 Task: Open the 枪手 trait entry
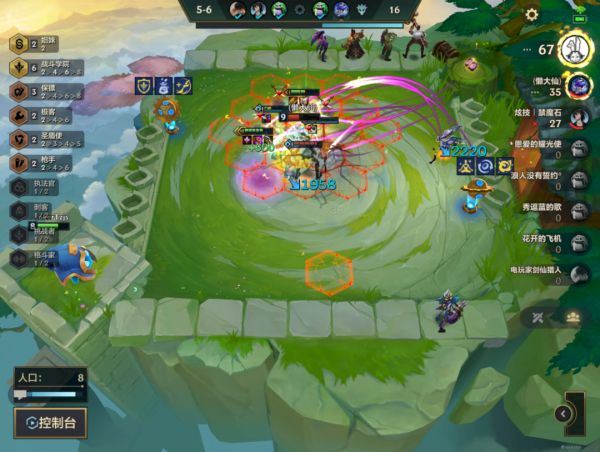pos(18,162)
